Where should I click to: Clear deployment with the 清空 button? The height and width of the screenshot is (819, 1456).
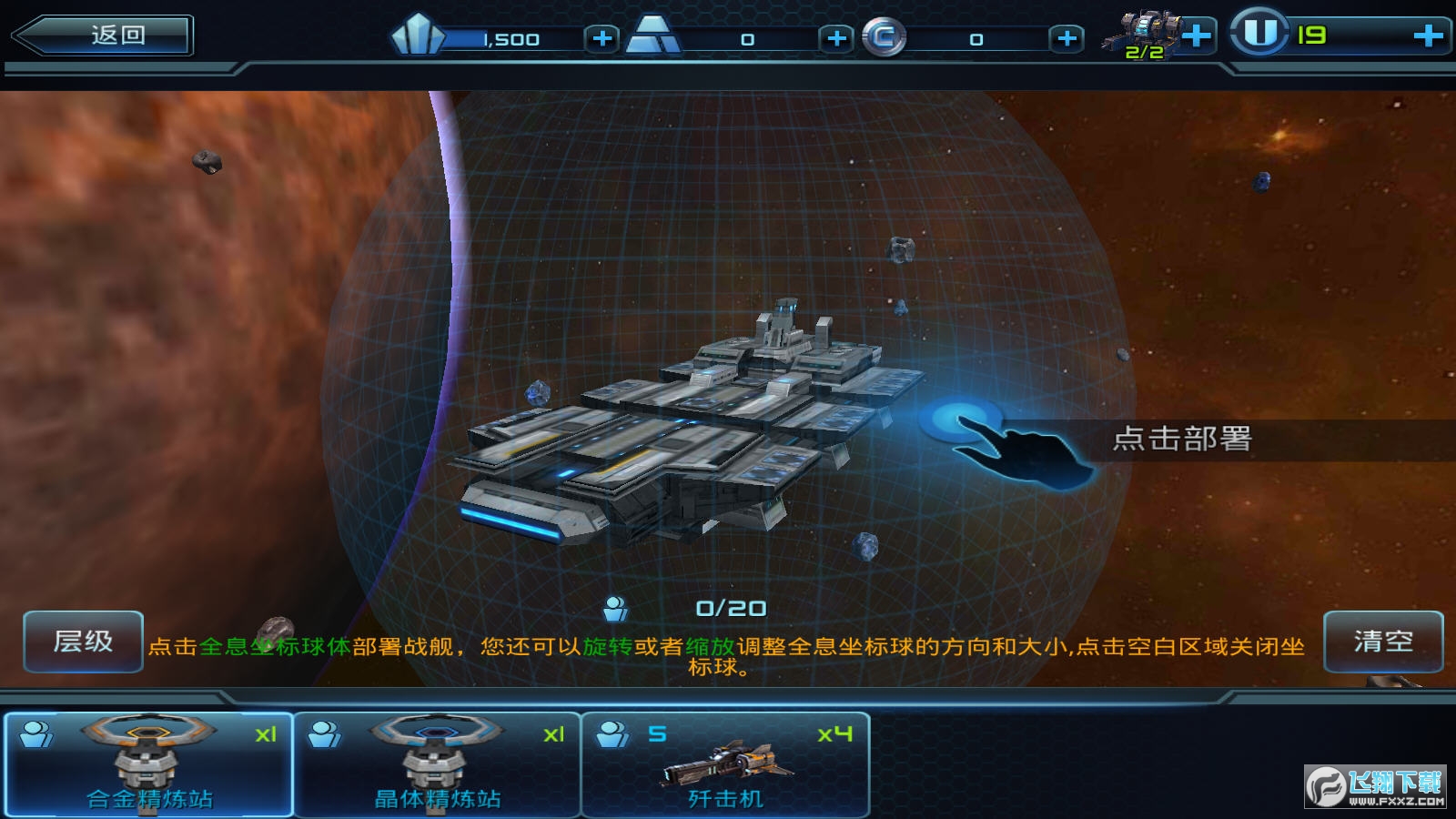1382,642
